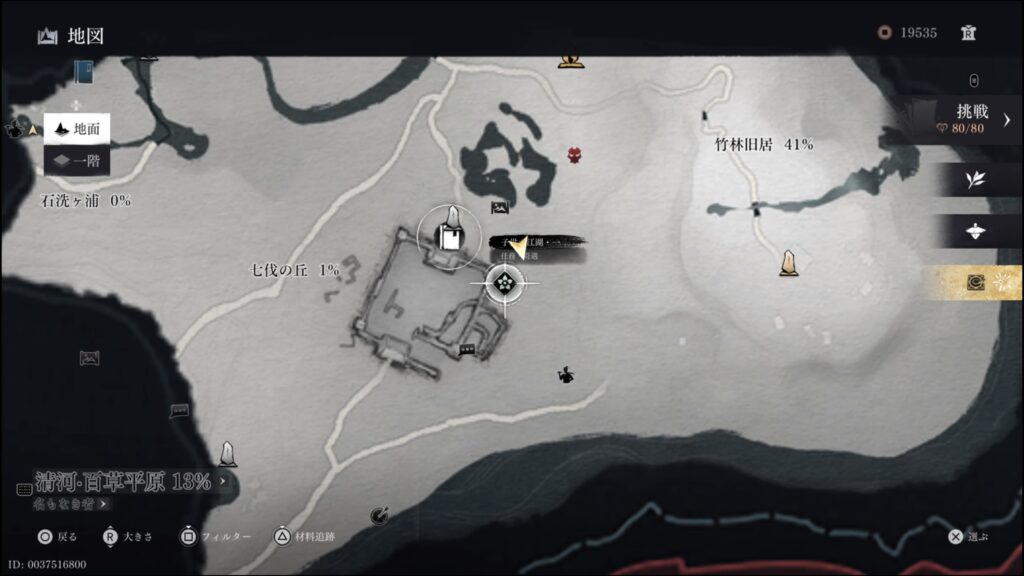This screenshot has height=576, width=1024.
Task: Select the black figure marker south of the fortress
Action: pyautogui.click(x=565, y=375)
